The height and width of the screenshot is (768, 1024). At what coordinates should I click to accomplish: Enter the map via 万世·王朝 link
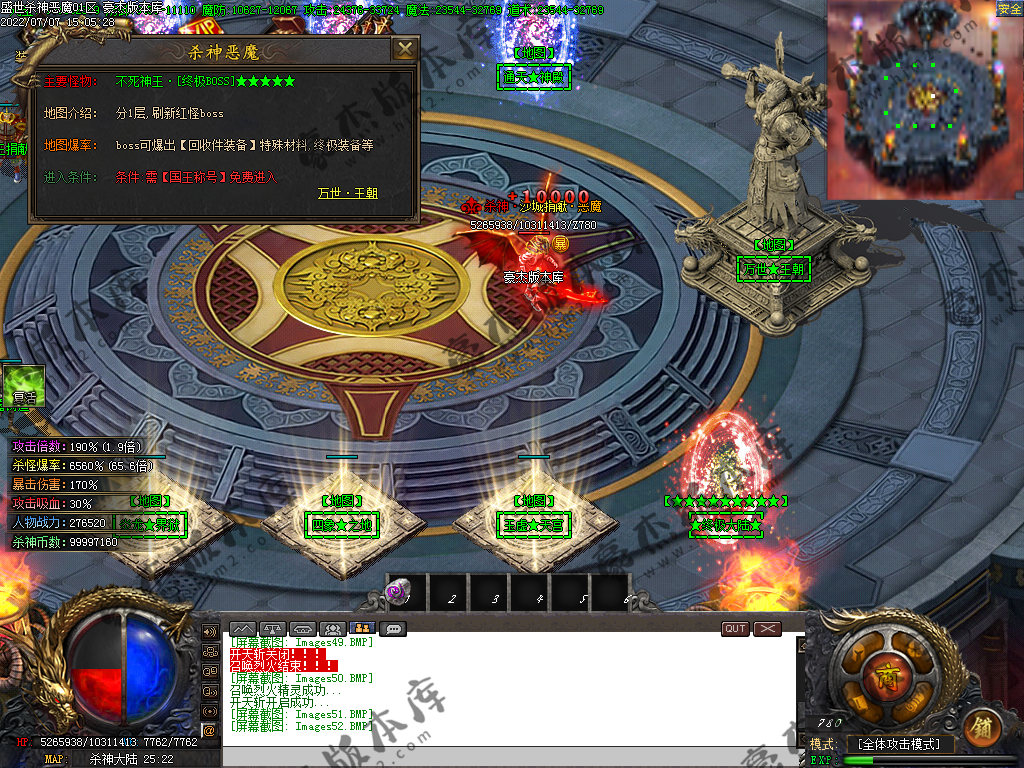pos(347,193)
